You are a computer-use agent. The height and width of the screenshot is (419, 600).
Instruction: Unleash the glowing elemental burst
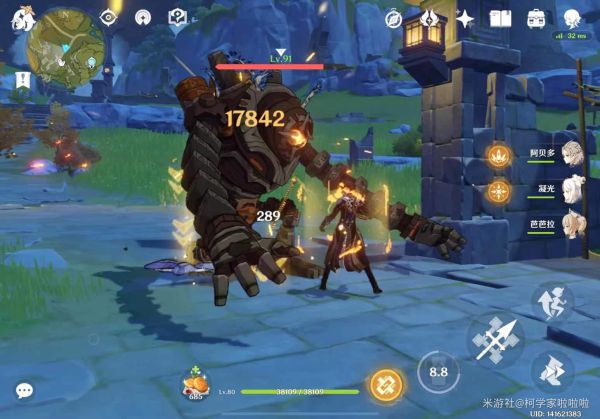(x=386, y=385)
